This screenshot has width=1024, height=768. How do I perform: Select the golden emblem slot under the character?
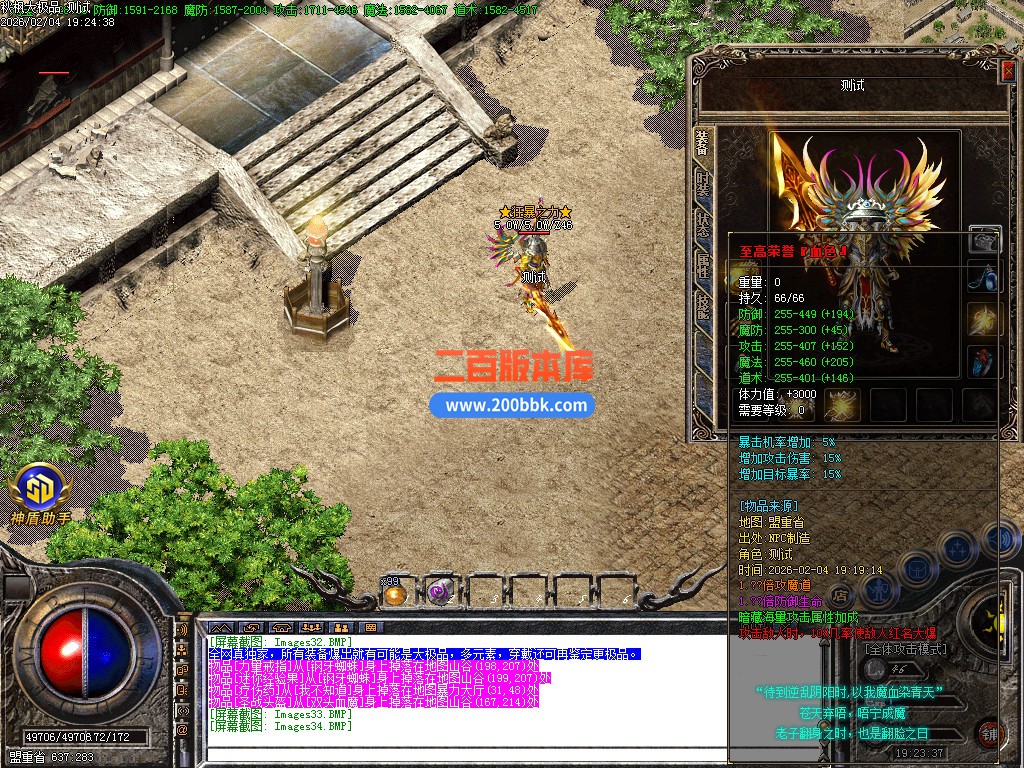[x=842, y=405]
